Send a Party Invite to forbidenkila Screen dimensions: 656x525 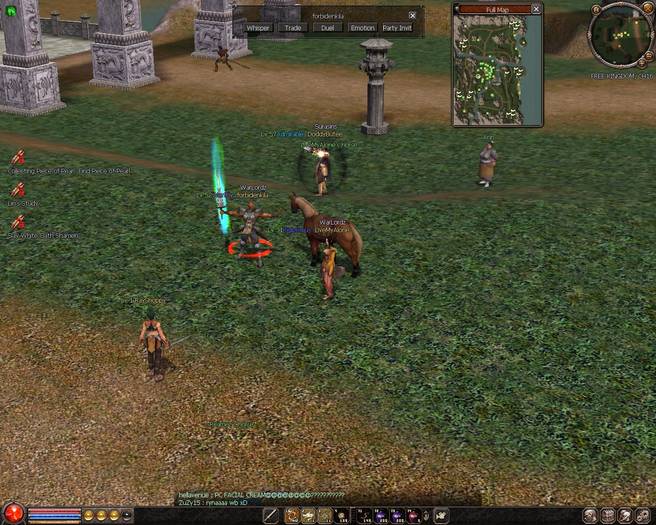click(397, 28)
